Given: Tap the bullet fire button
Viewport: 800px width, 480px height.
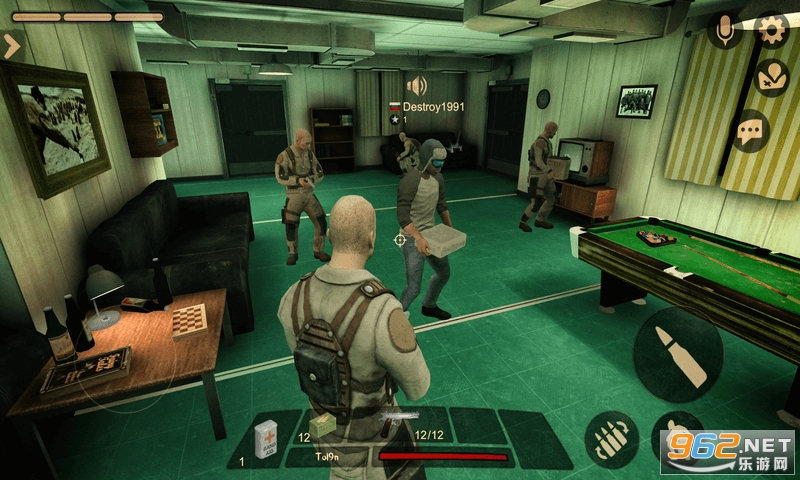Looking at the screenshot, I should (677, 354).
